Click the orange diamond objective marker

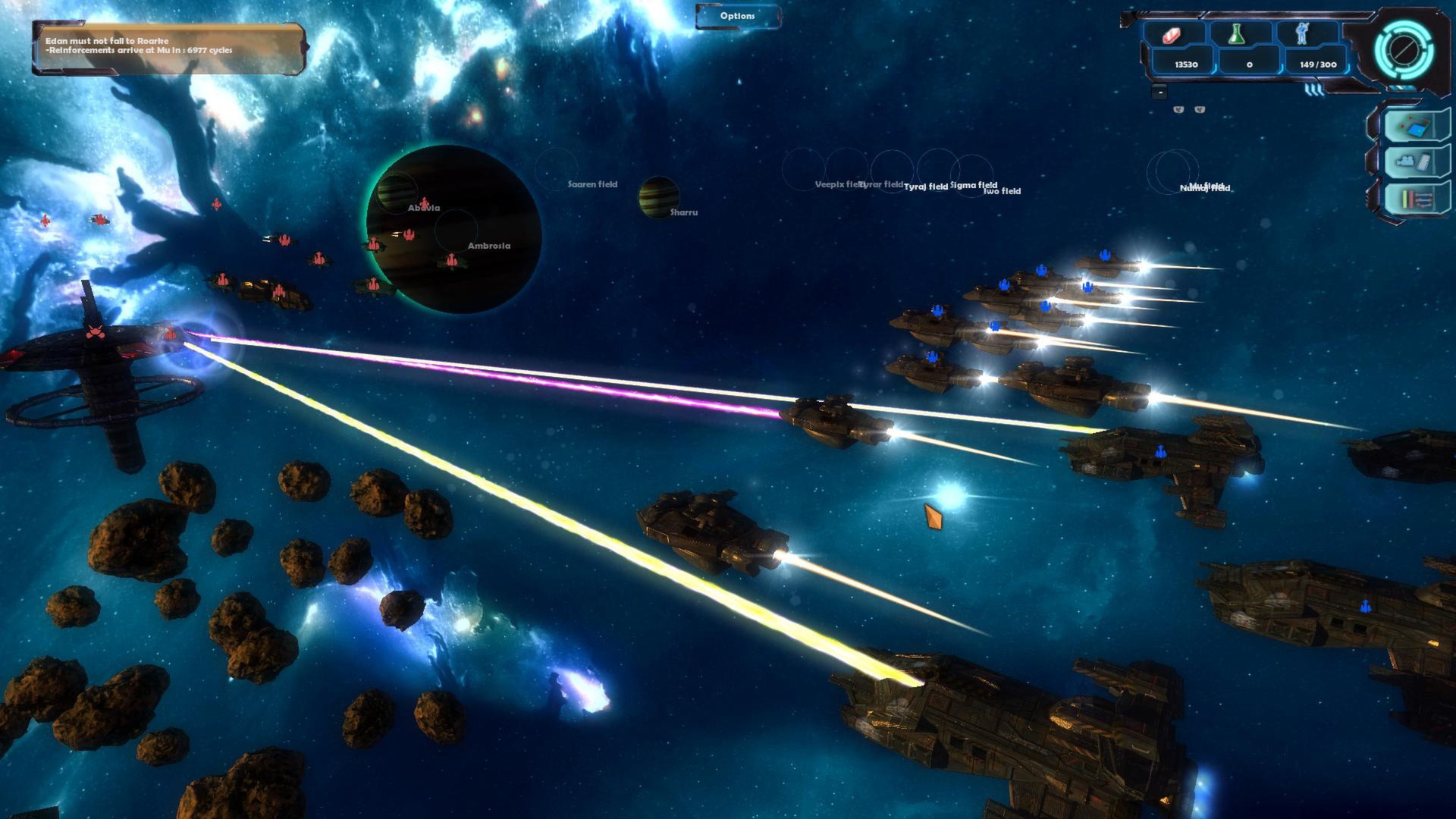(934, 515)
